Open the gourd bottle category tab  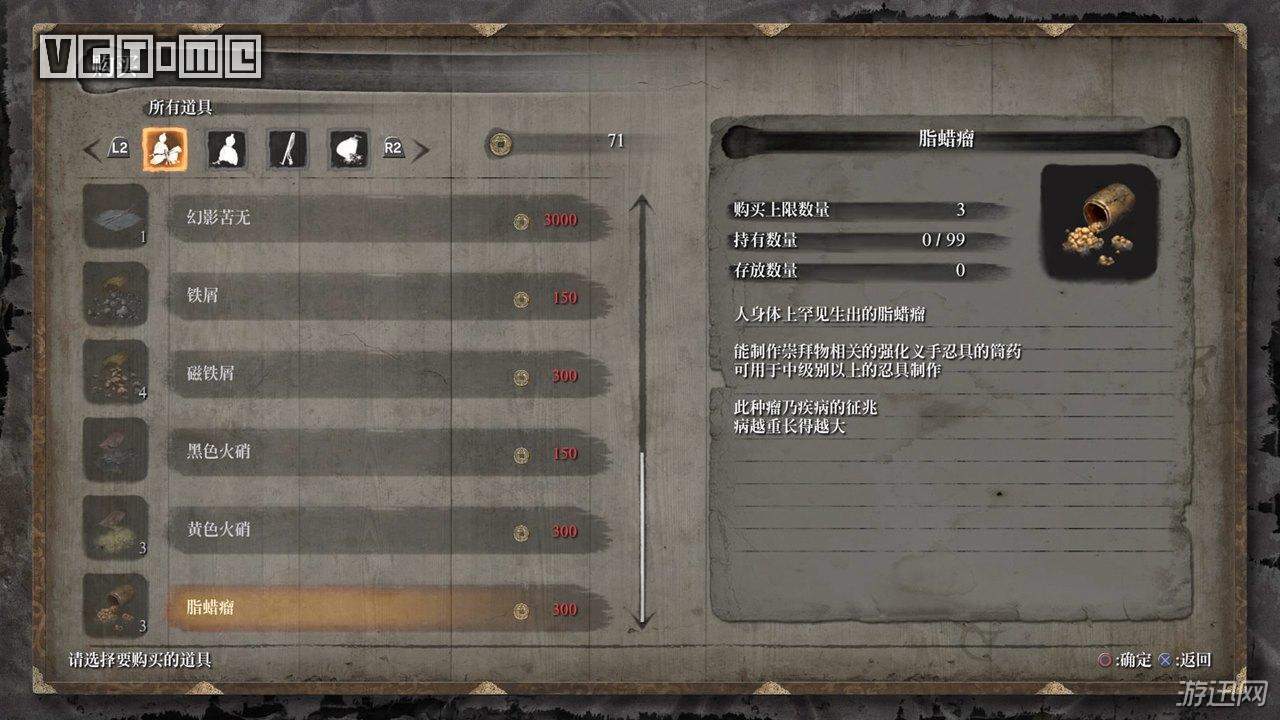pyautogui.click(x=226, y=150)
